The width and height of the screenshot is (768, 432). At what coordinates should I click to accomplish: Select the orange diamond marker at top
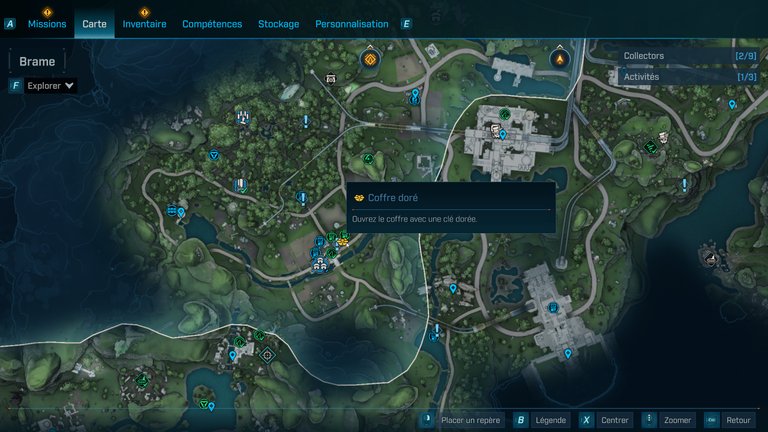tap(370, 59)
